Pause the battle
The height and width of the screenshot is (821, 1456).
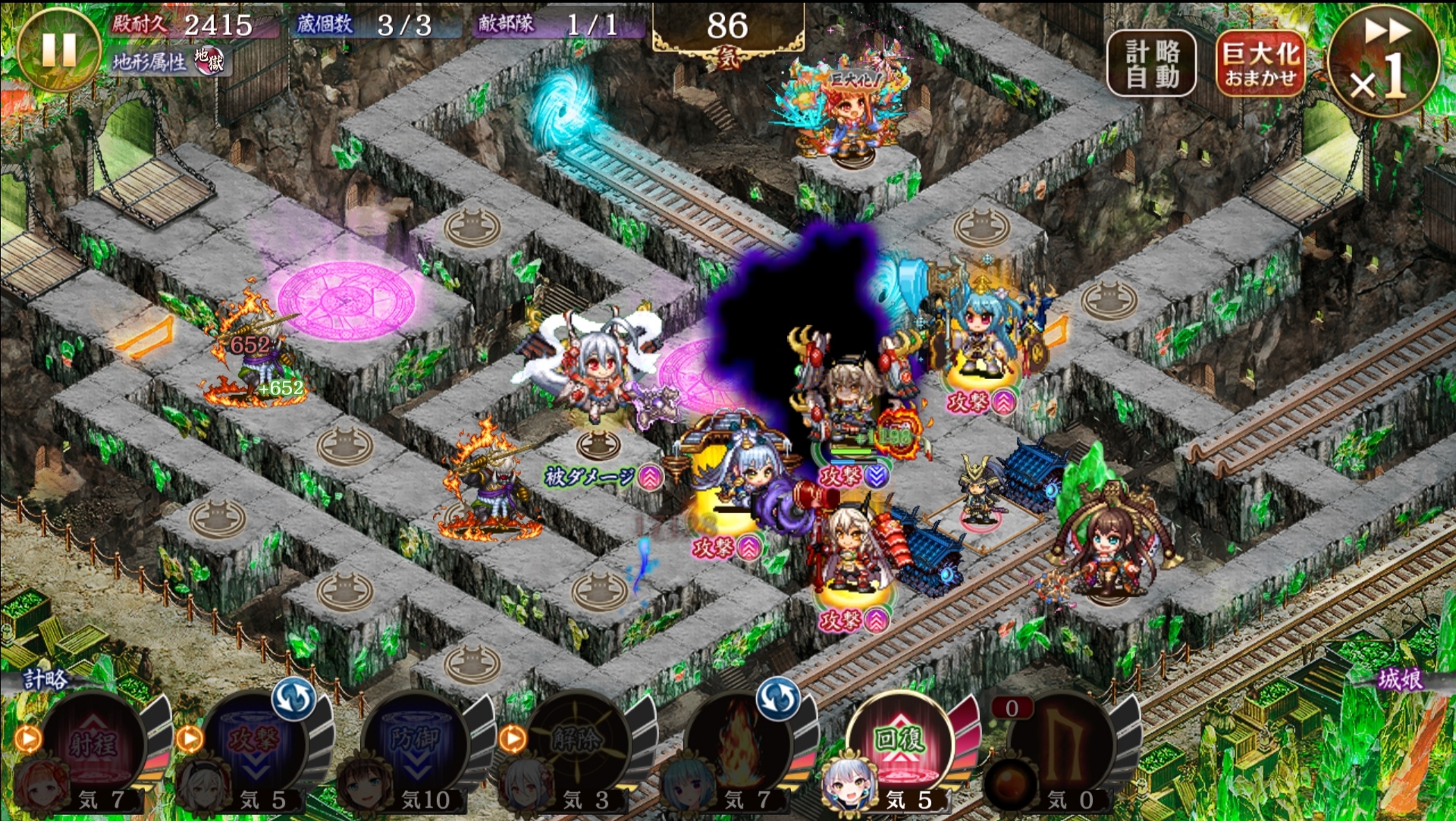pos(58,49)
